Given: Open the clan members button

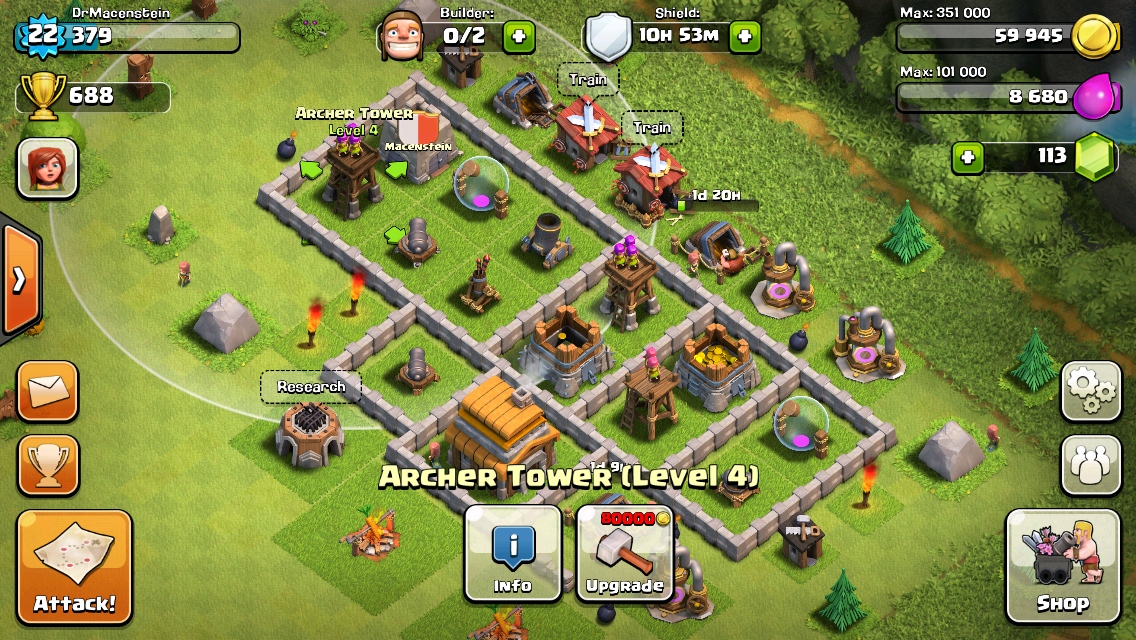Looking at the screenshot, I should [x=1090, y=464].
